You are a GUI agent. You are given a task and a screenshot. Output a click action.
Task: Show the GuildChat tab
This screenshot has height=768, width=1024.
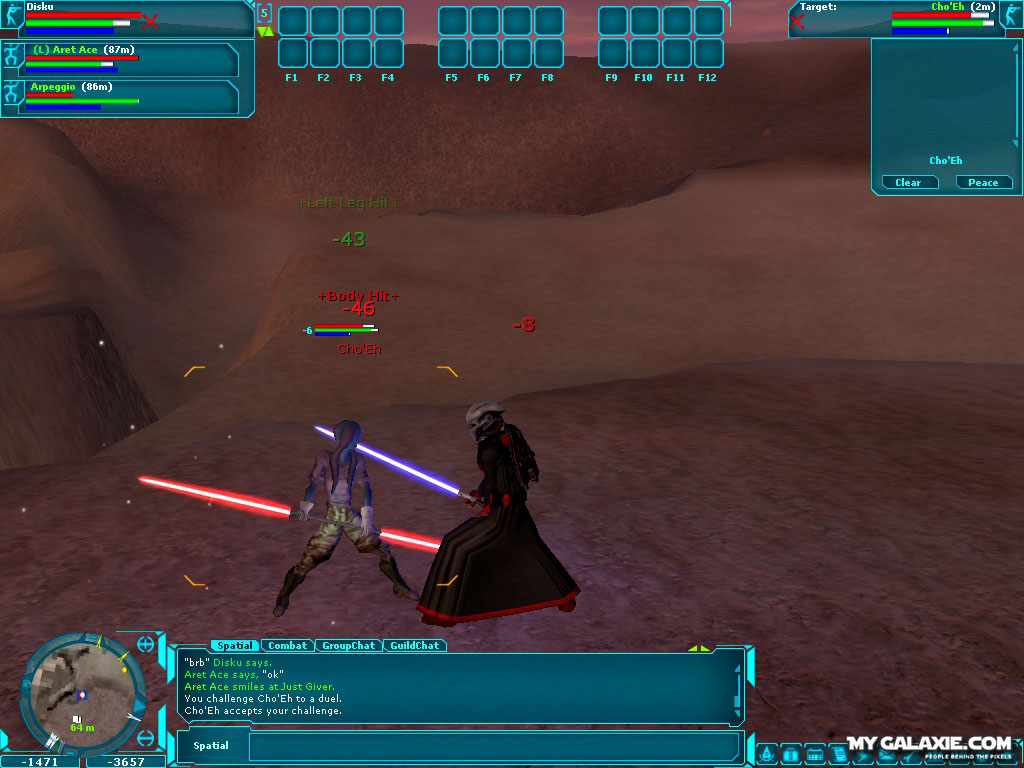click(x=414, y=646)
